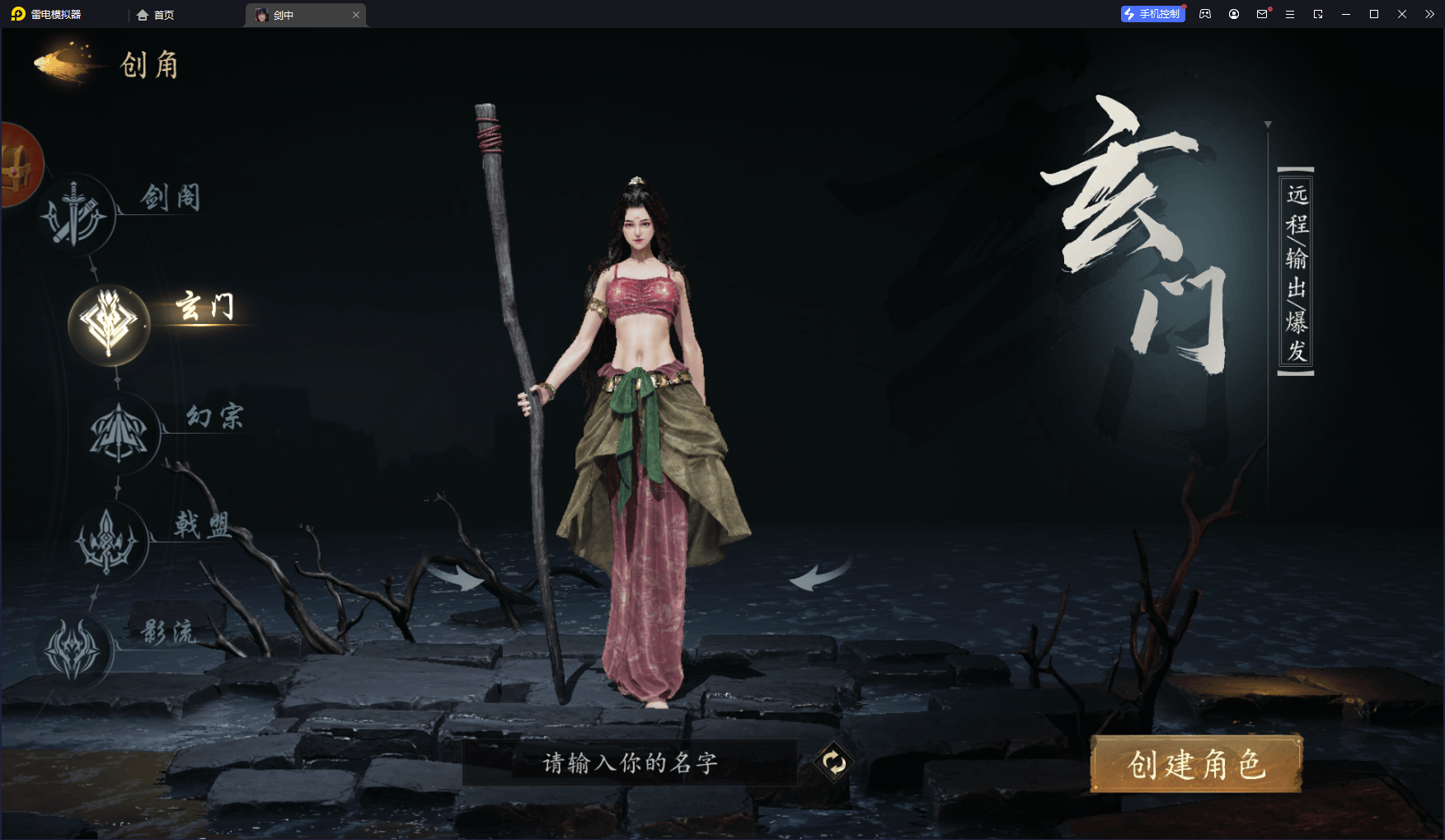Open the mail inbox with red notification dot
1445x840 pixels.
(1261, 14)
